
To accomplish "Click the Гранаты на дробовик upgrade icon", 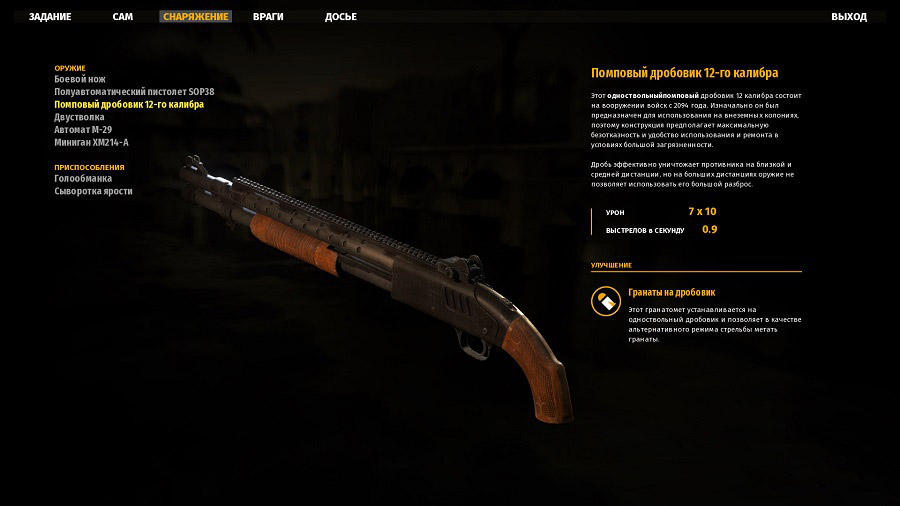I will pyautogui.click(x=605, y=301).
